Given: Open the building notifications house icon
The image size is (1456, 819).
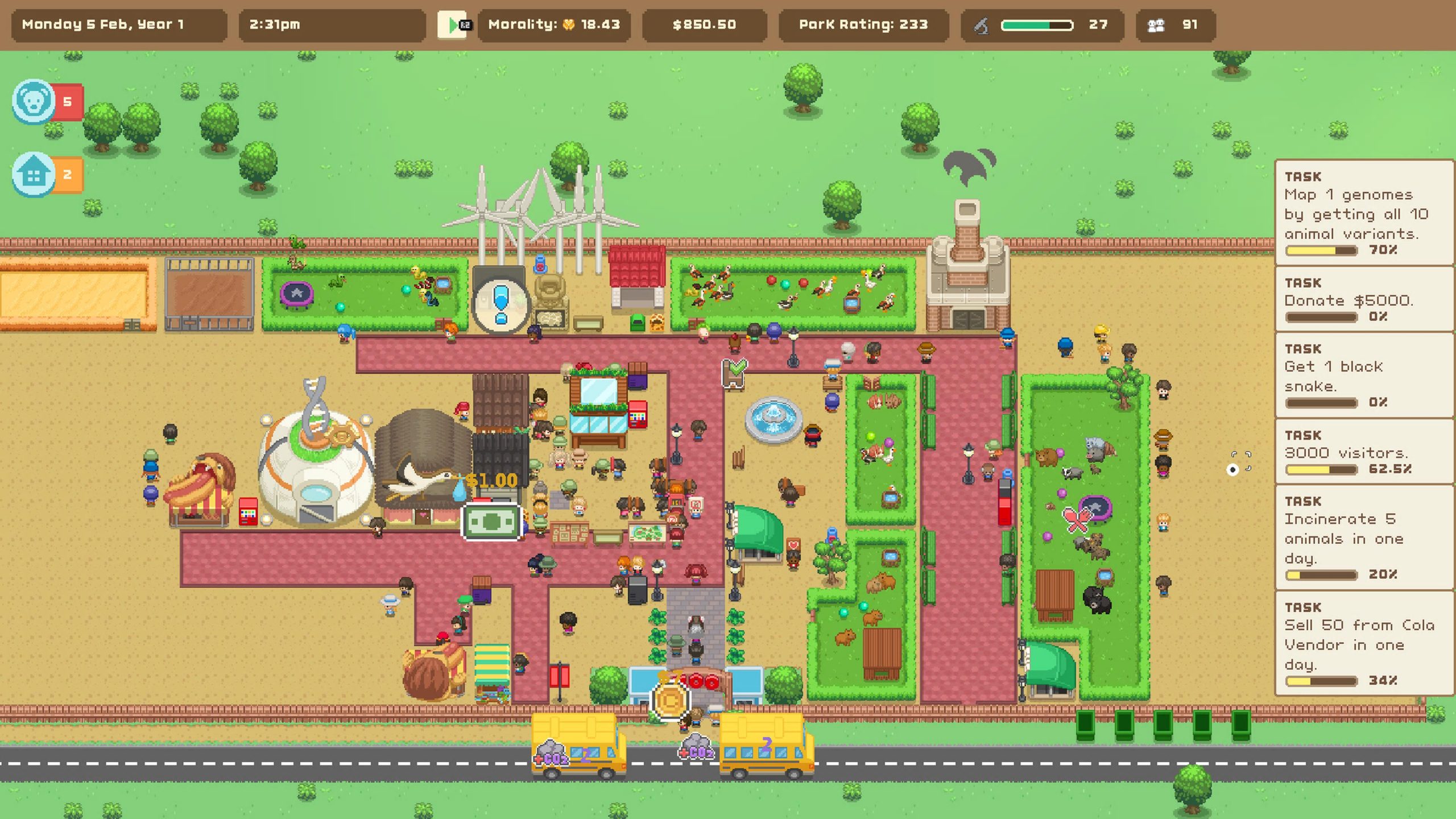Looking at the screenshot, I should point(34,175).
